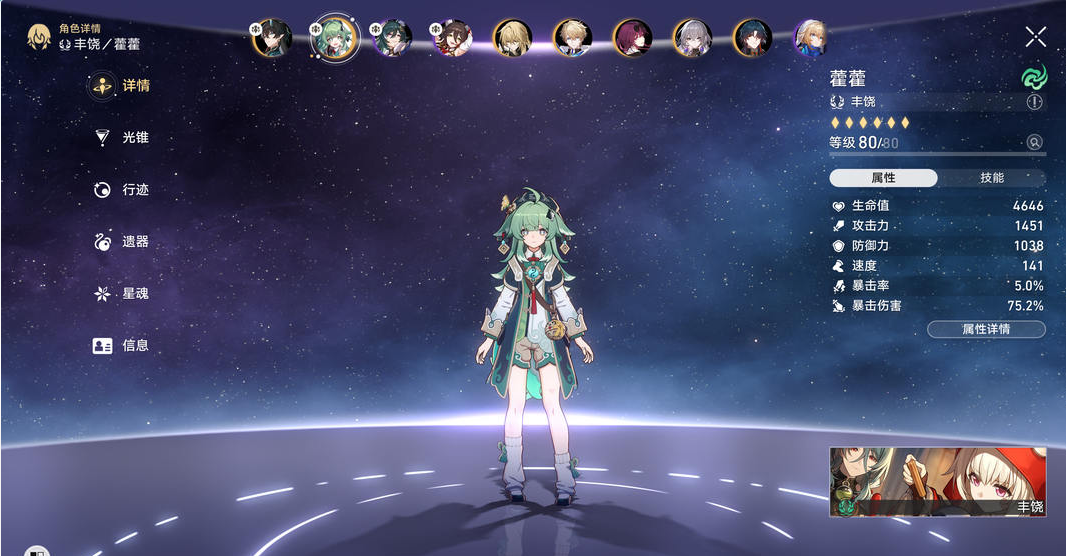Open the 丰饶 artwork thumbnail

click(x=937, y=481)
